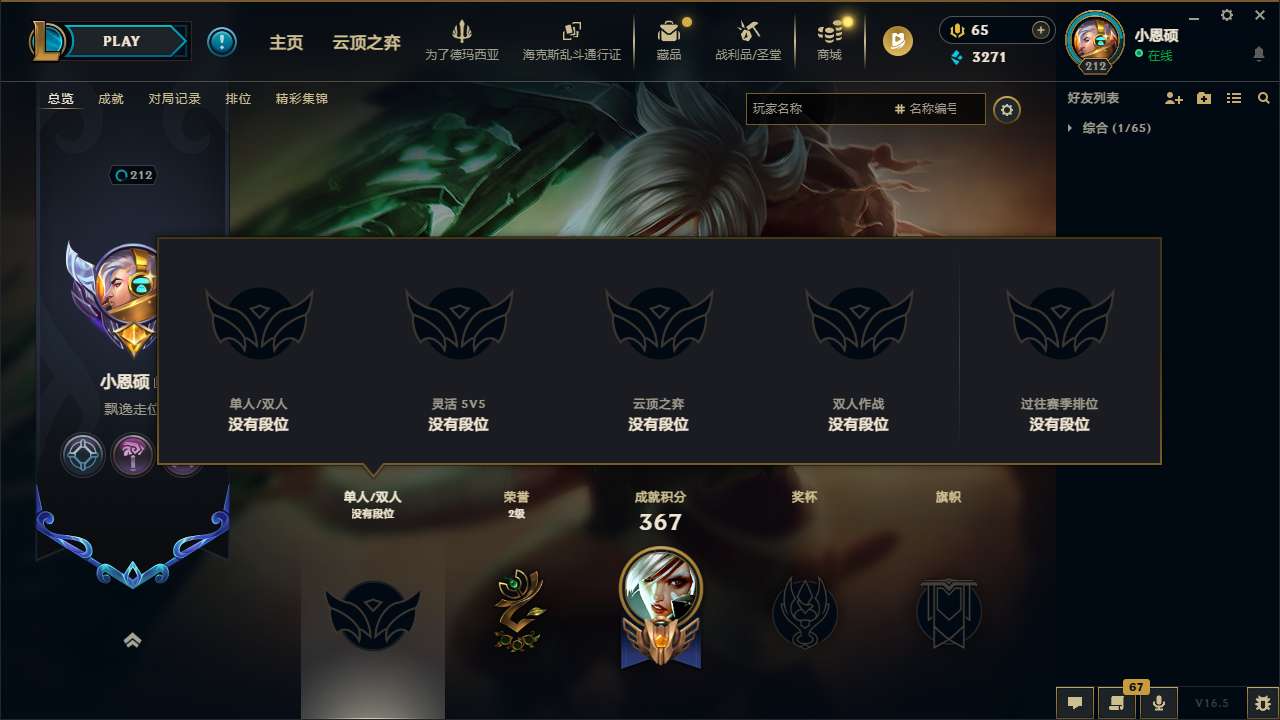Switch to the 排位 tab
The height and width of the screenshot is (720, 1280).
tap(238, 98)
